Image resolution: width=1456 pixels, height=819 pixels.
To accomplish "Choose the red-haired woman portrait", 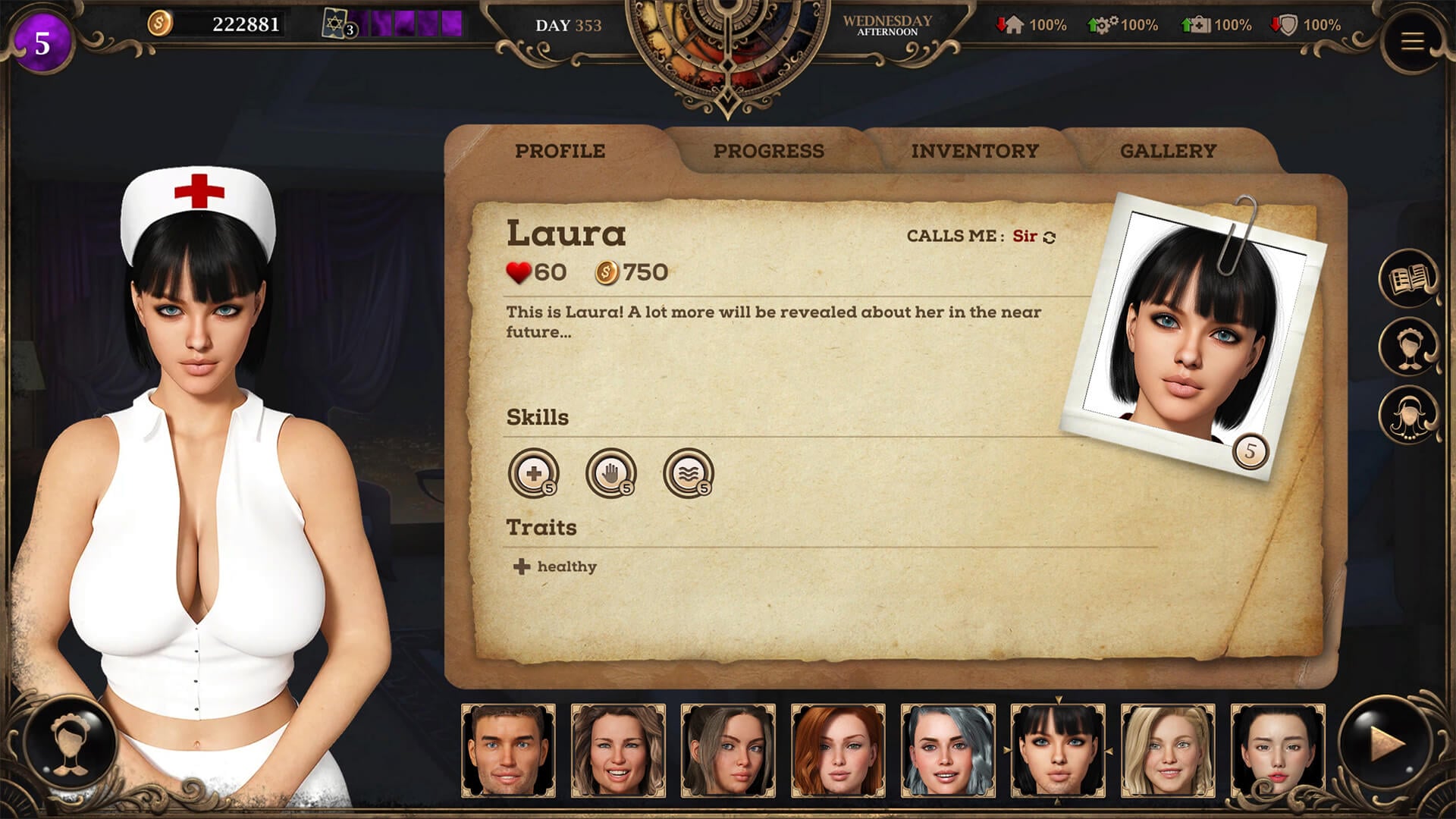I will click(x=838, y=751).
